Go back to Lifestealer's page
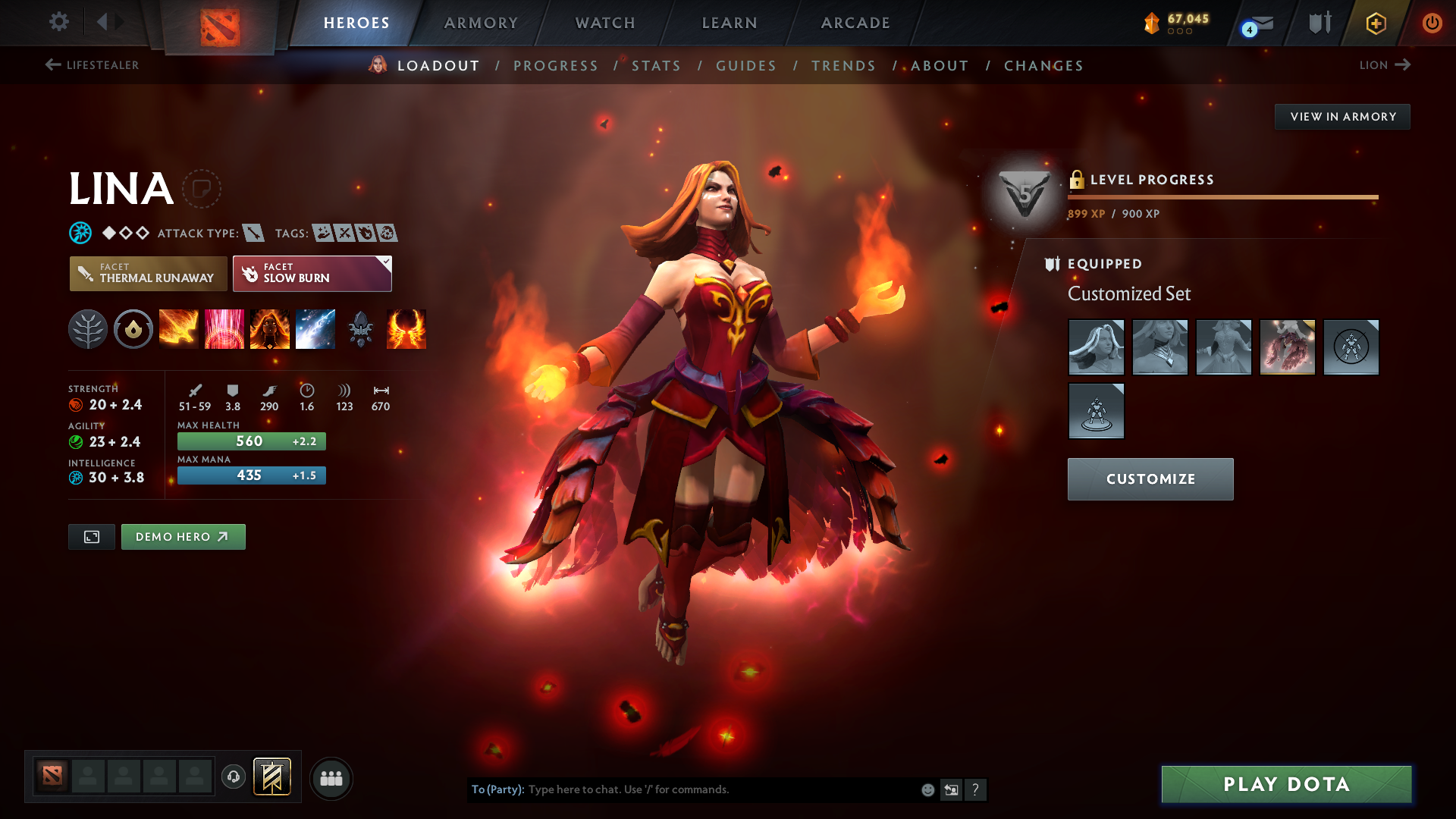 (93, 65)
